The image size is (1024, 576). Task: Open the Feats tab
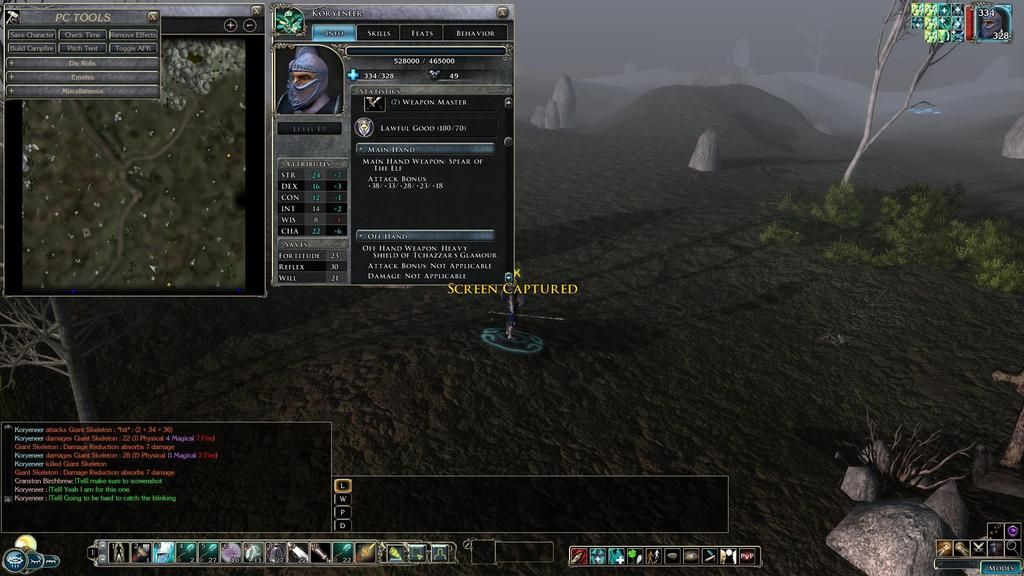pyautogui.click(x=422, y=33)
